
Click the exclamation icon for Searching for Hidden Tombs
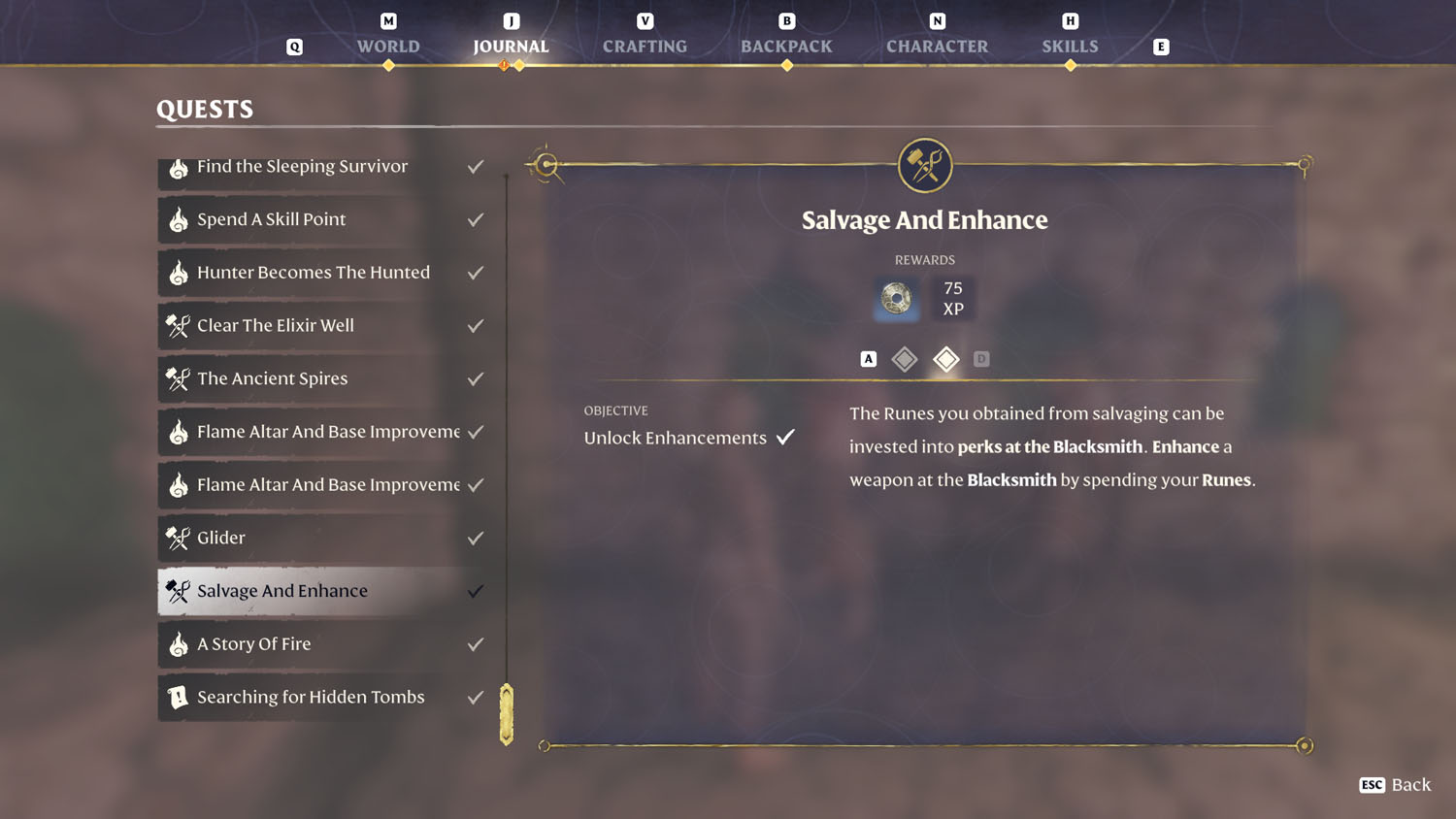click(x=179, y=697)
